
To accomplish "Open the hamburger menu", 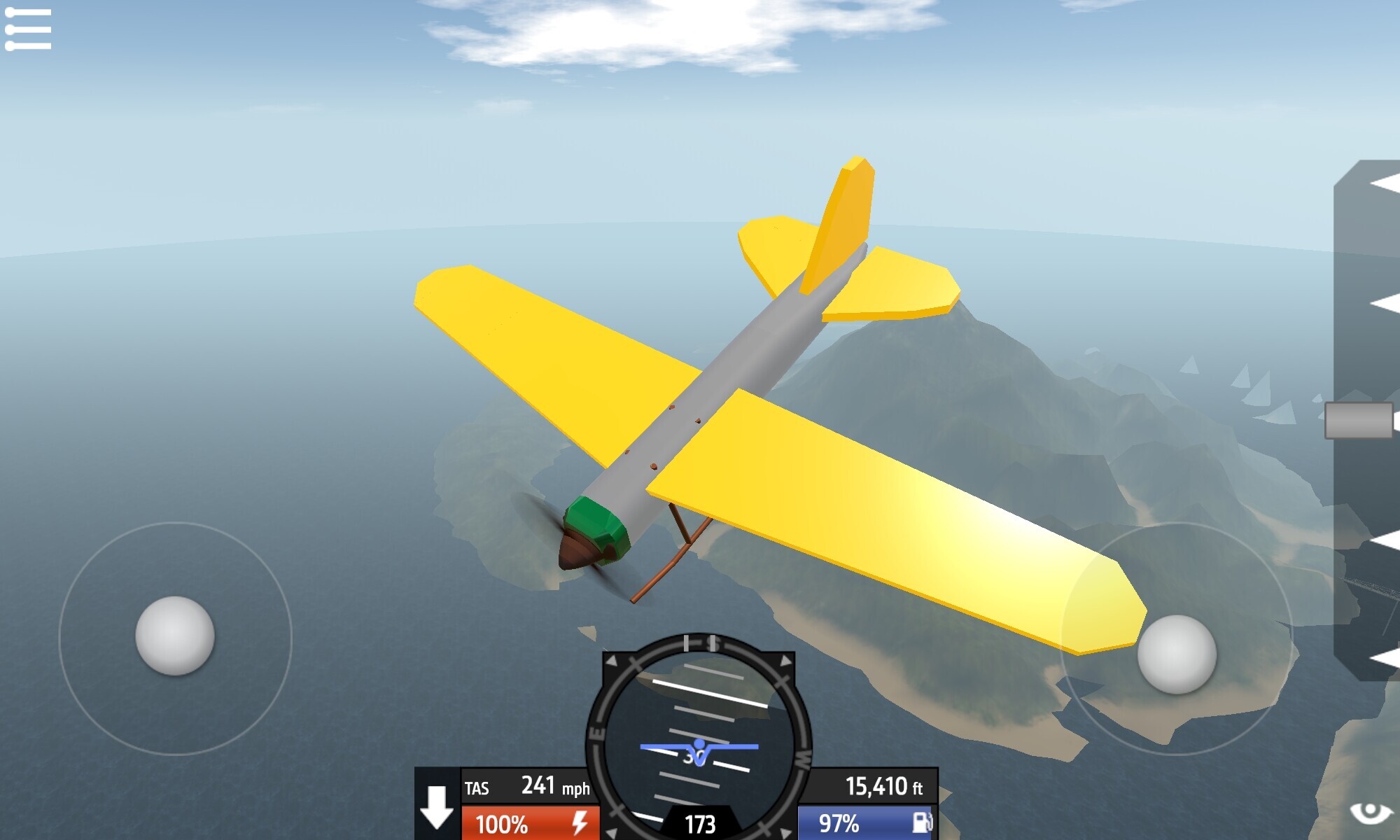I will 28,29.
